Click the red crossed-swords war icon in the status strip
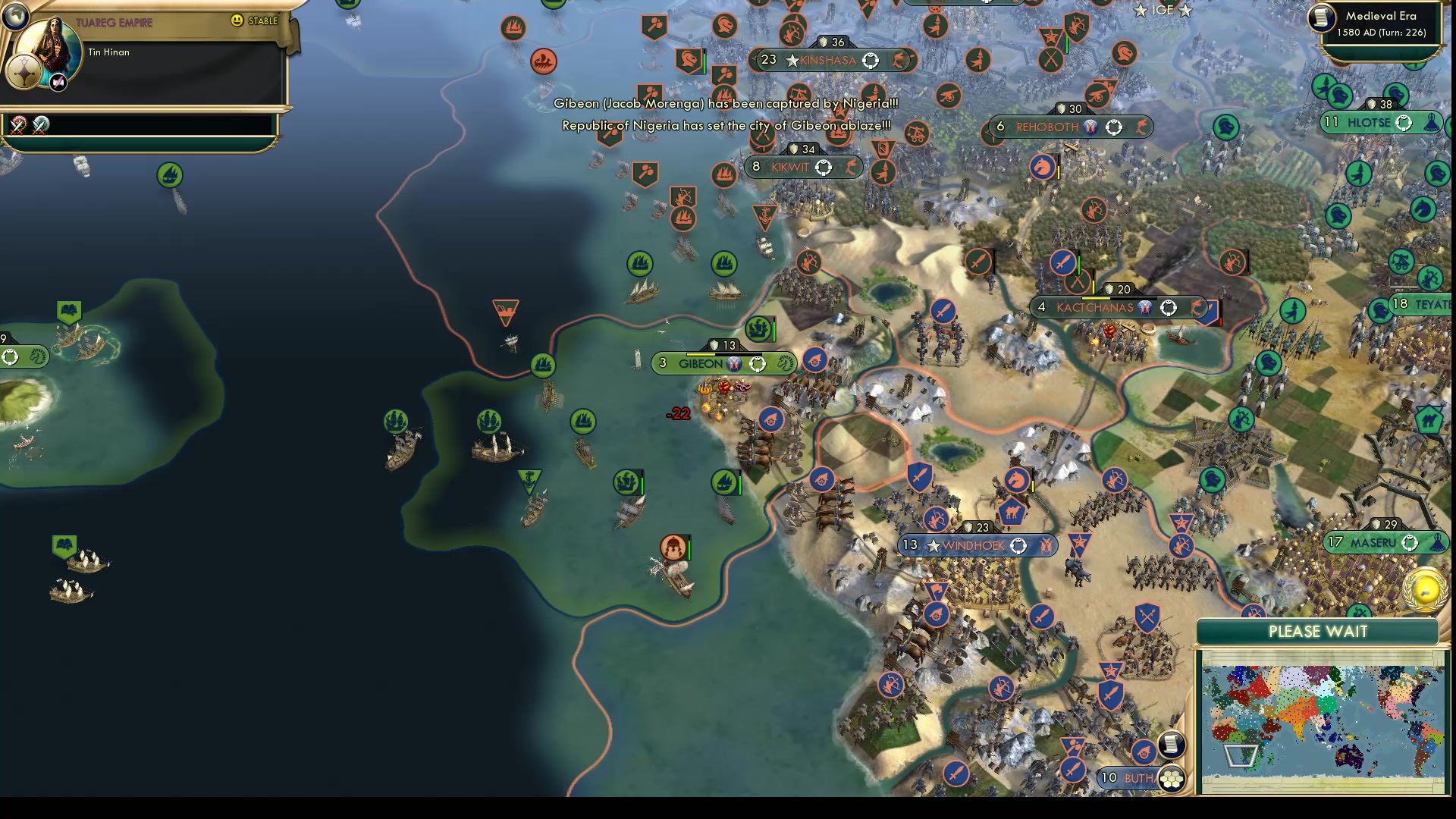 (18, 126)
